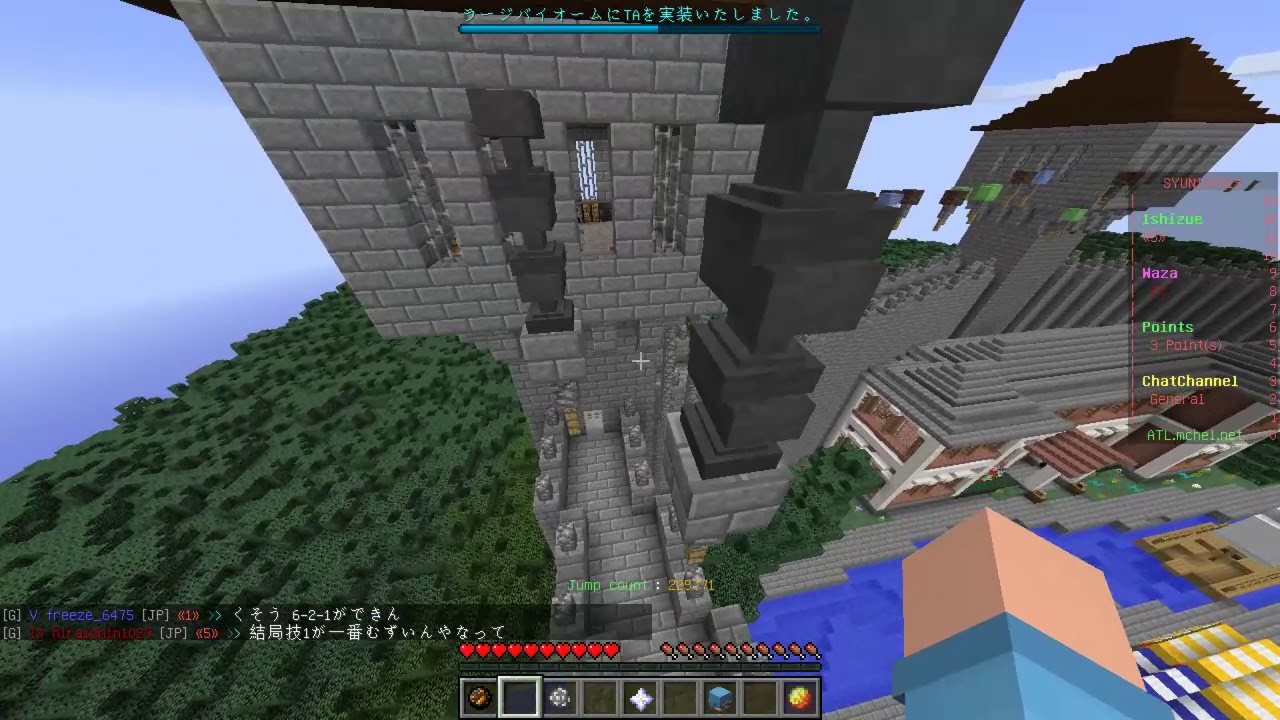Viewport: 1280px width, 720px height.
Task: Select the ChatChannel General entry on the scoreboard
Action: point(1177,399)
